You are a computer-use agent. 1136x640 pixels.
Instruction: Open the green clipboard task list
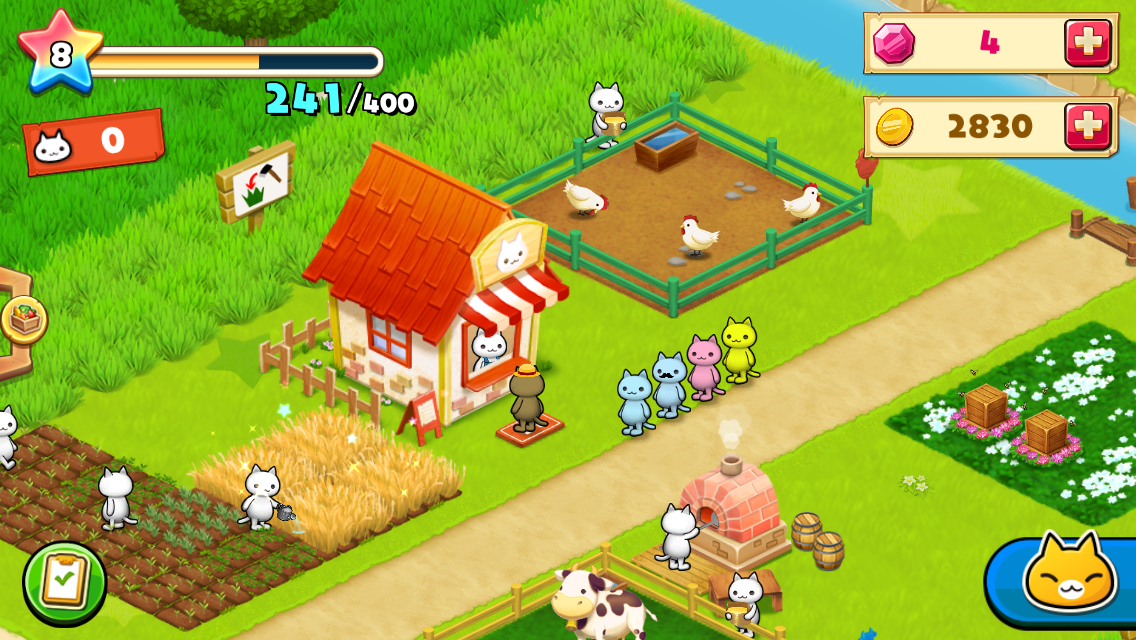coord(65,582)
